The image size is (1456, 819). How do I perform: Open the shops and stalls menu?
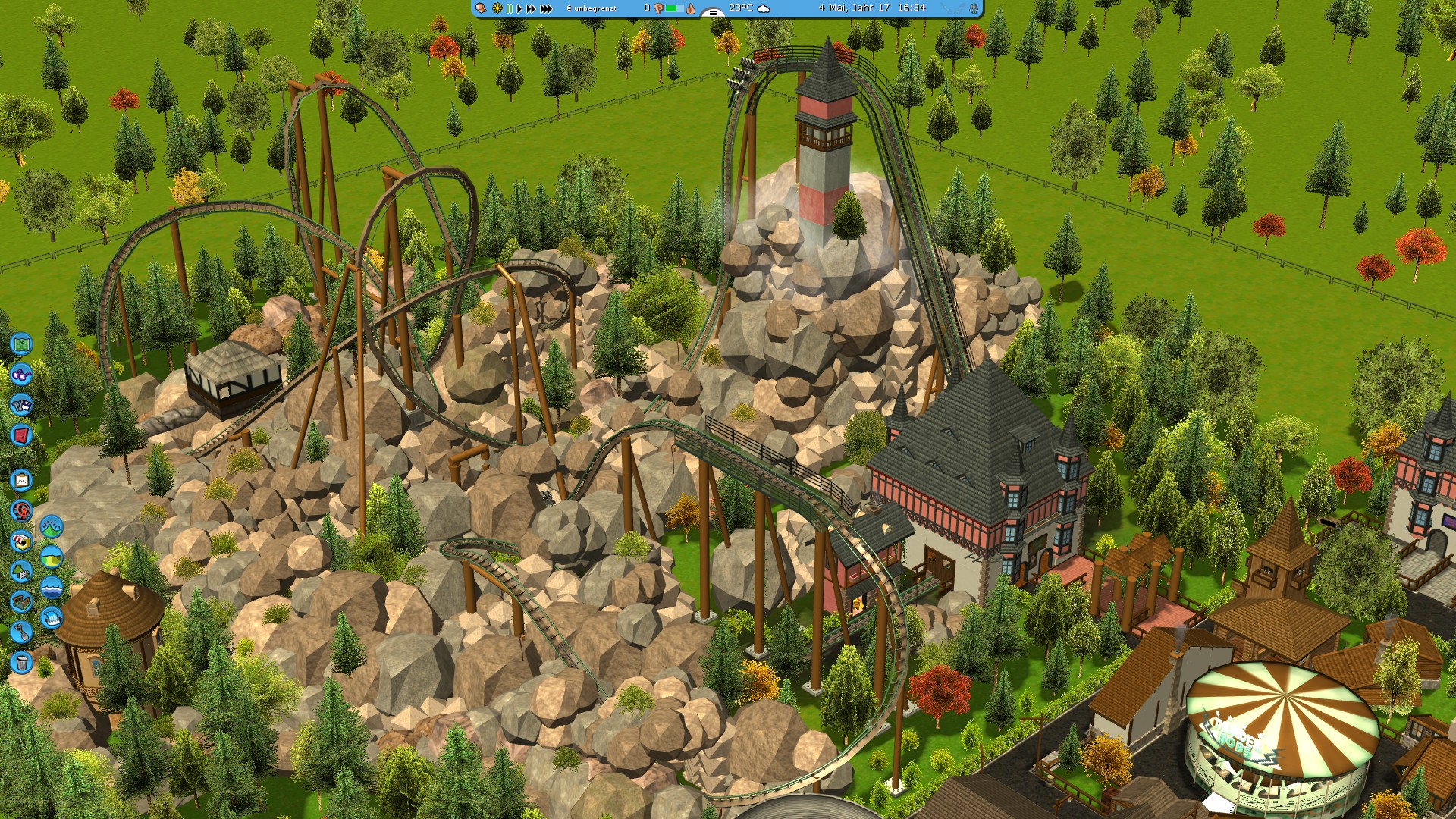(21, 541)
